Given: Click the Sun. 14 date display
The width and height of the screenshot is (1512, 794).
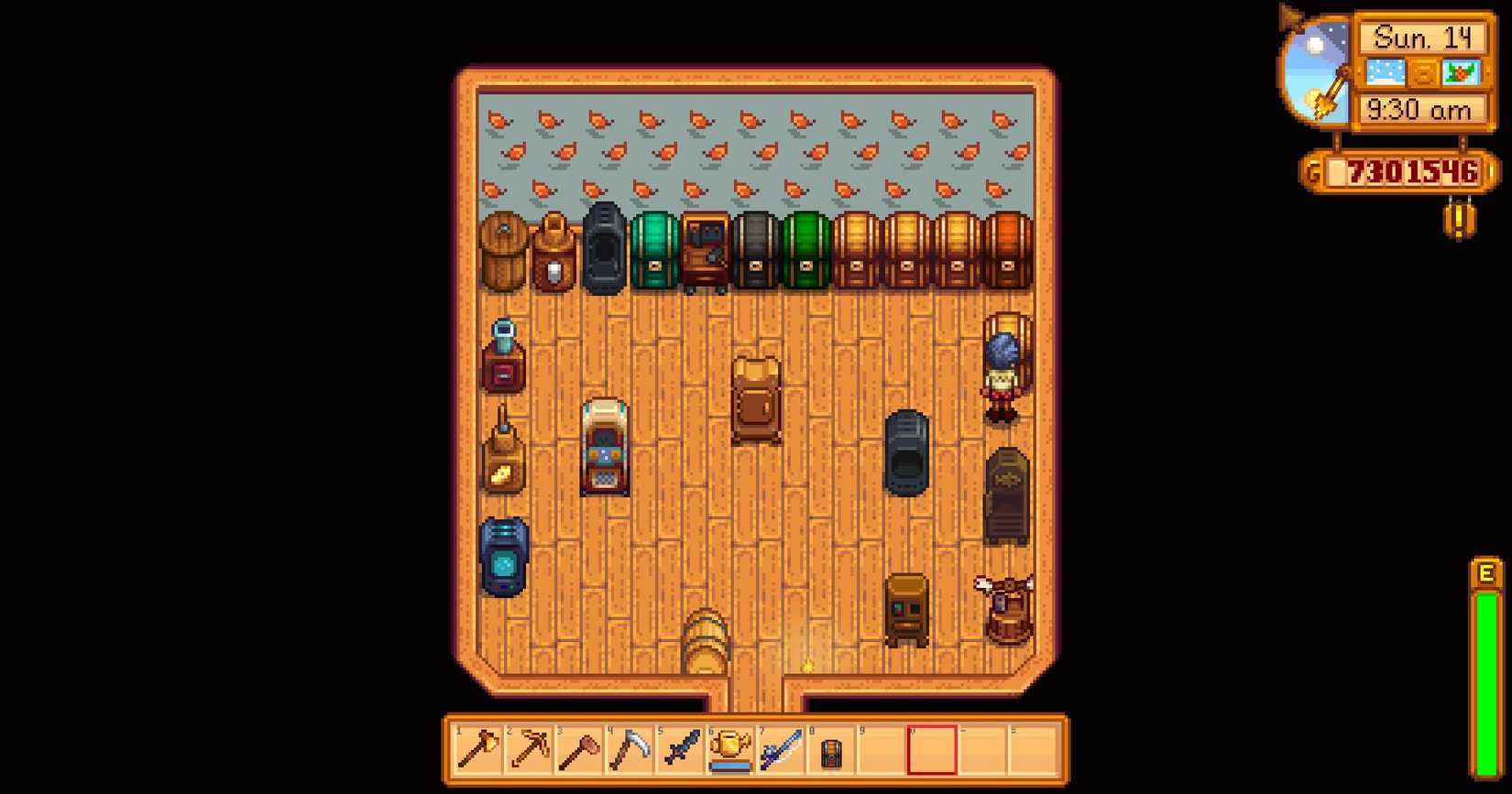Looking at the screenshot, I should (x=1423, y=38).
